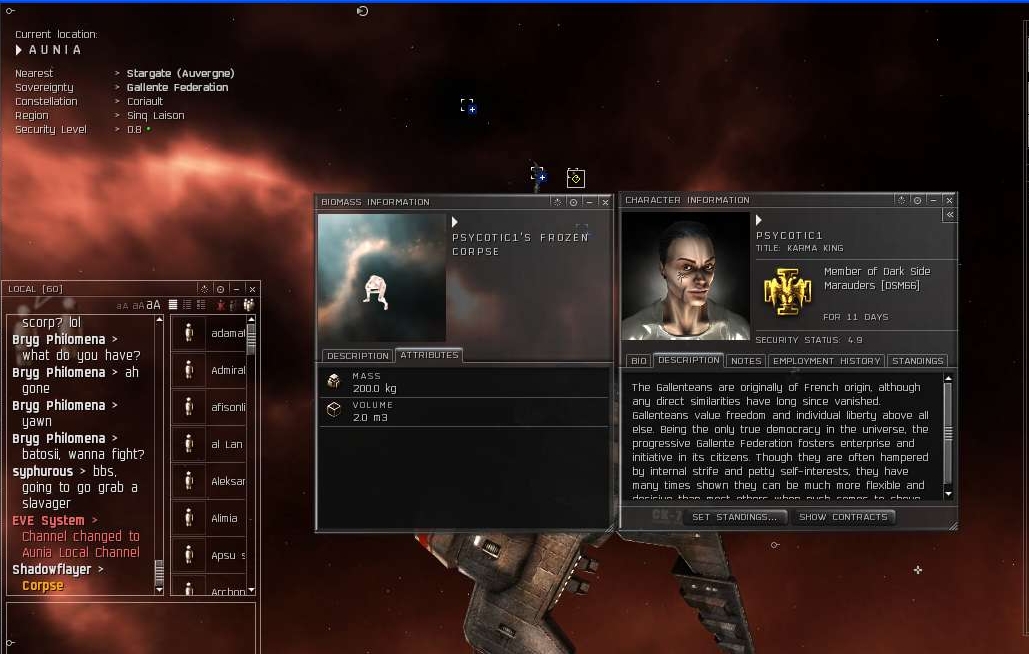Click the Set Standings button
Image resolution: width=1029 pixels, height=654 pixels.
coord(734,517)
